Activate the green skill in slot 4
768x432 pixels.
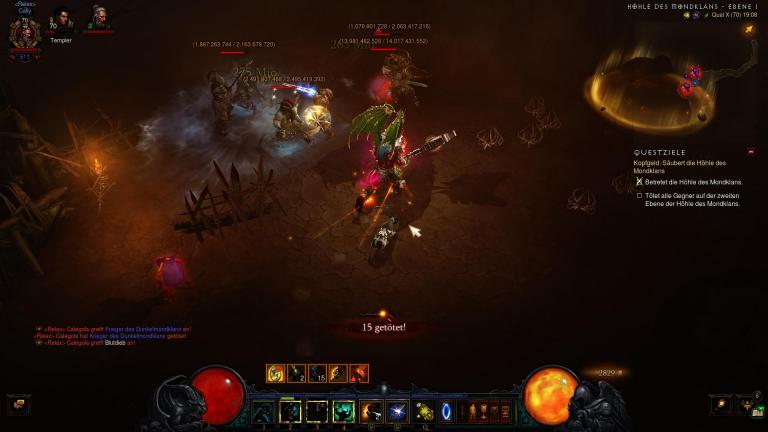click(344, 410)
